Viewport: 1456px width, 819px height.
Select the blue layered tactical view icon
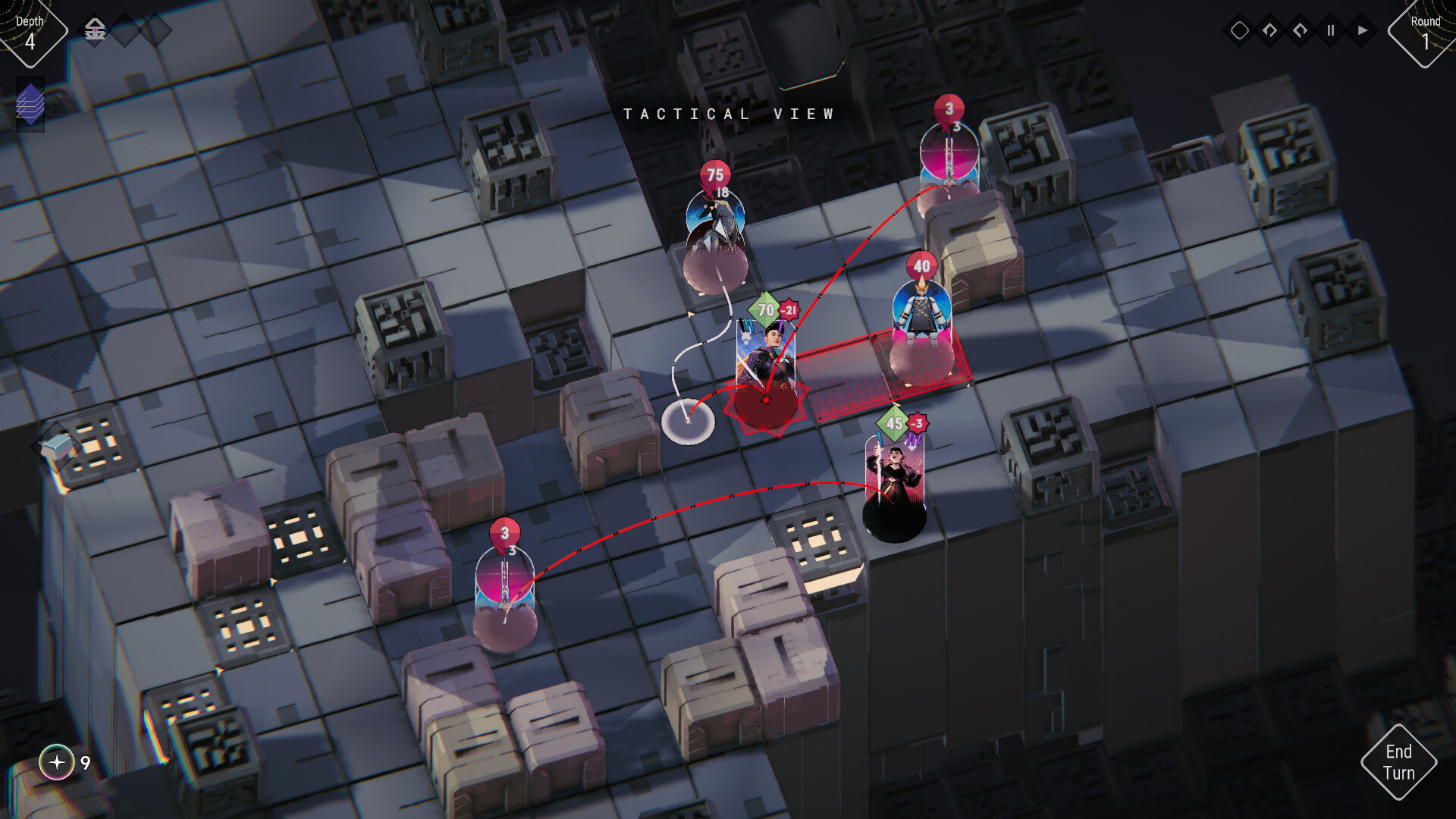click(30, 105)
